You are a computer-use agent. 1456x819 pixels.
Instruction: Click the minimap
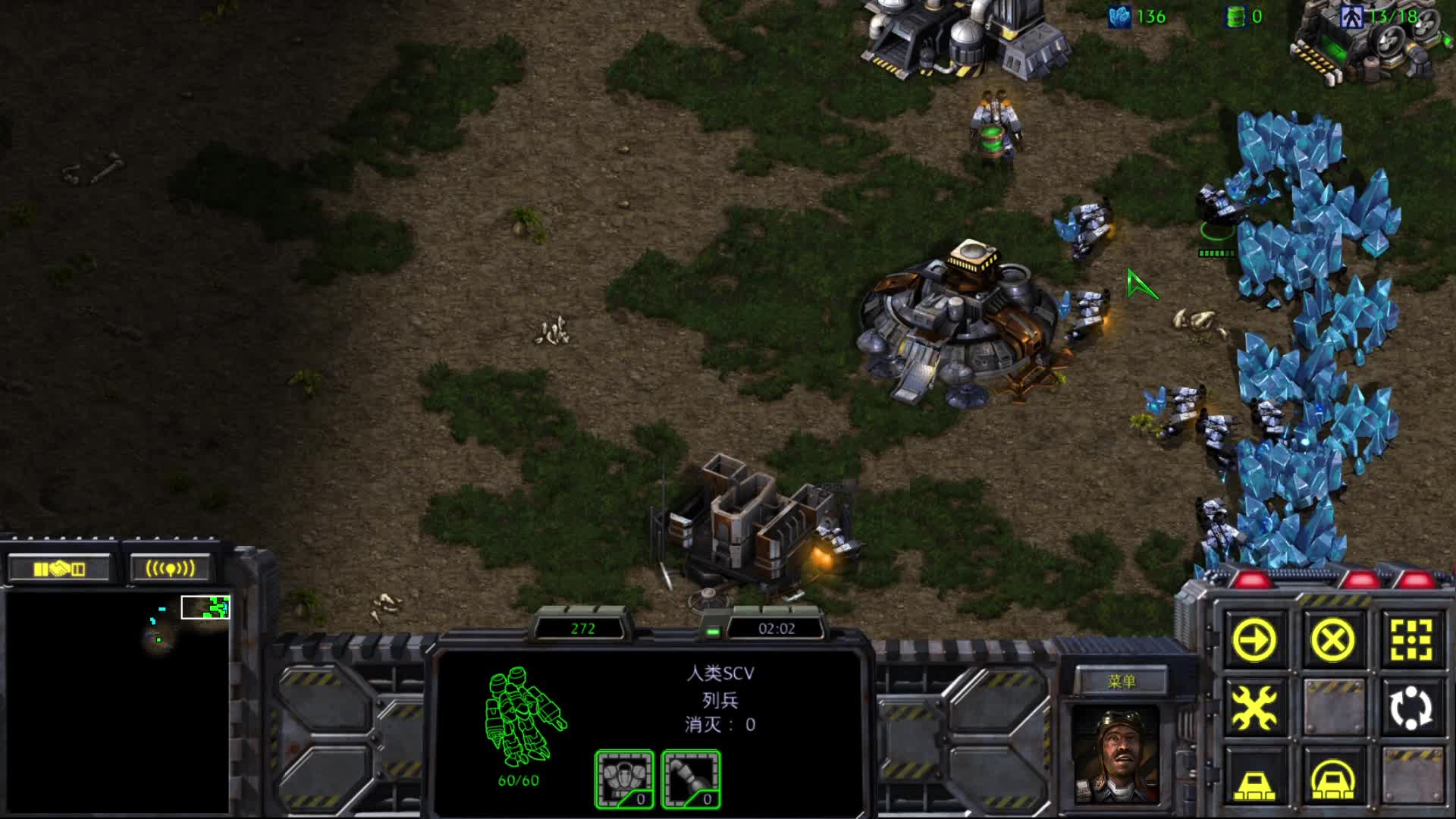(118, 701)
